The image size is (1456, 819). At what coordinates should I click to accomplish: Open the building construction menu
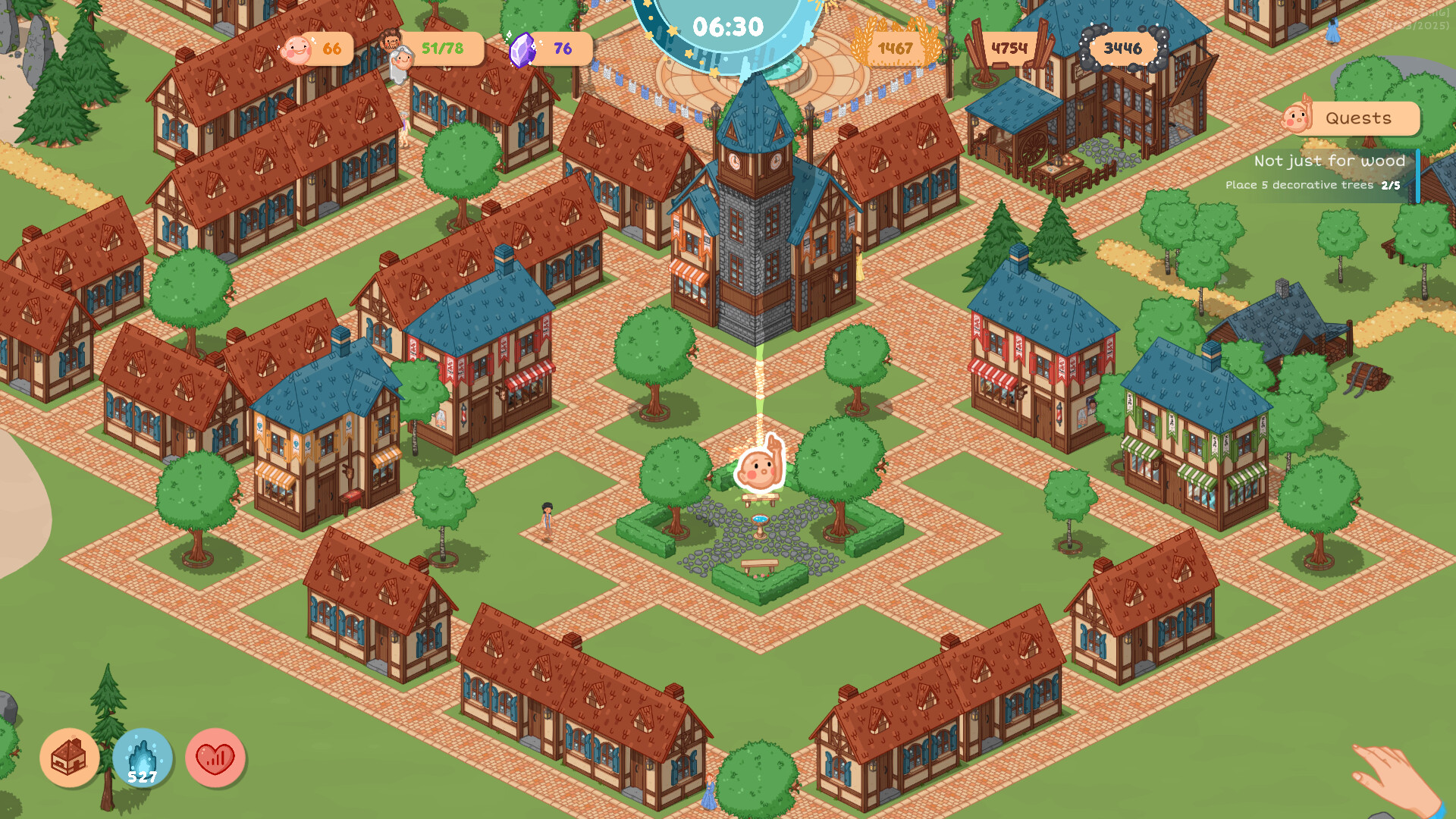pos(71,757)
